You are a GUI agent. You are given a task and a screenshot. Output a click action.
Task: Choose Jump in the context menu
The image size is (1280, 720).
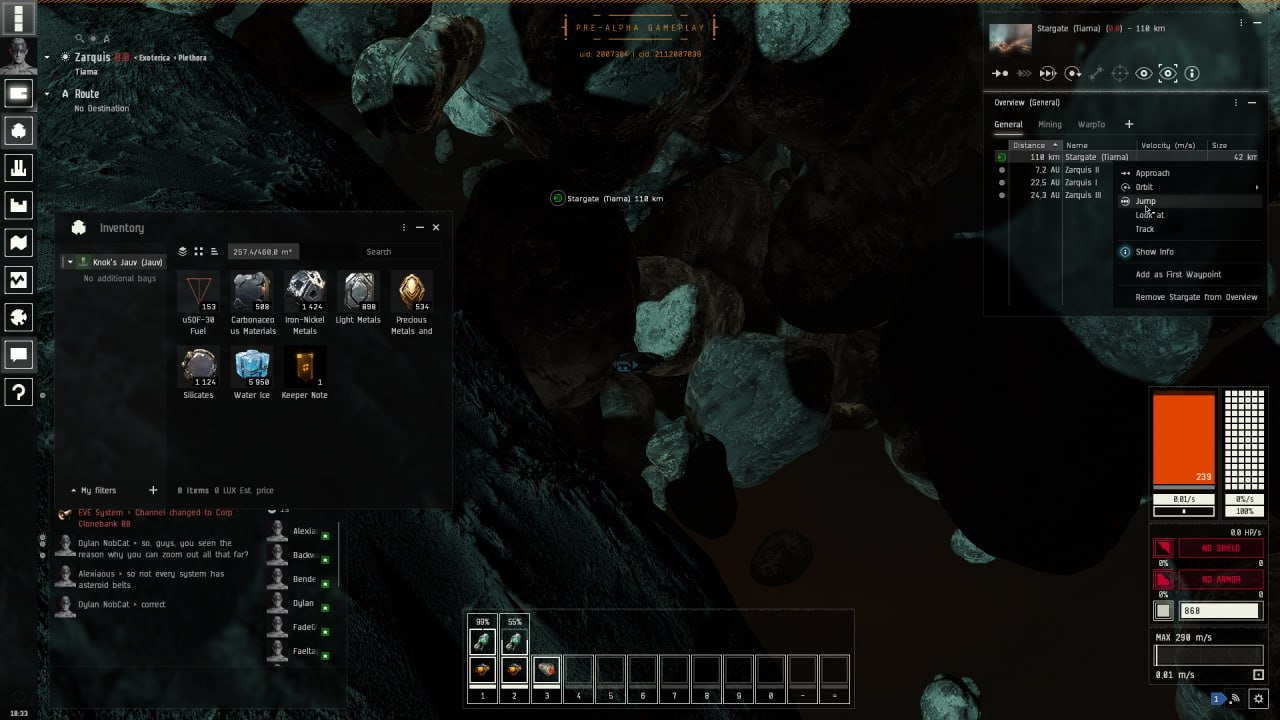[x=1146, y=201]
